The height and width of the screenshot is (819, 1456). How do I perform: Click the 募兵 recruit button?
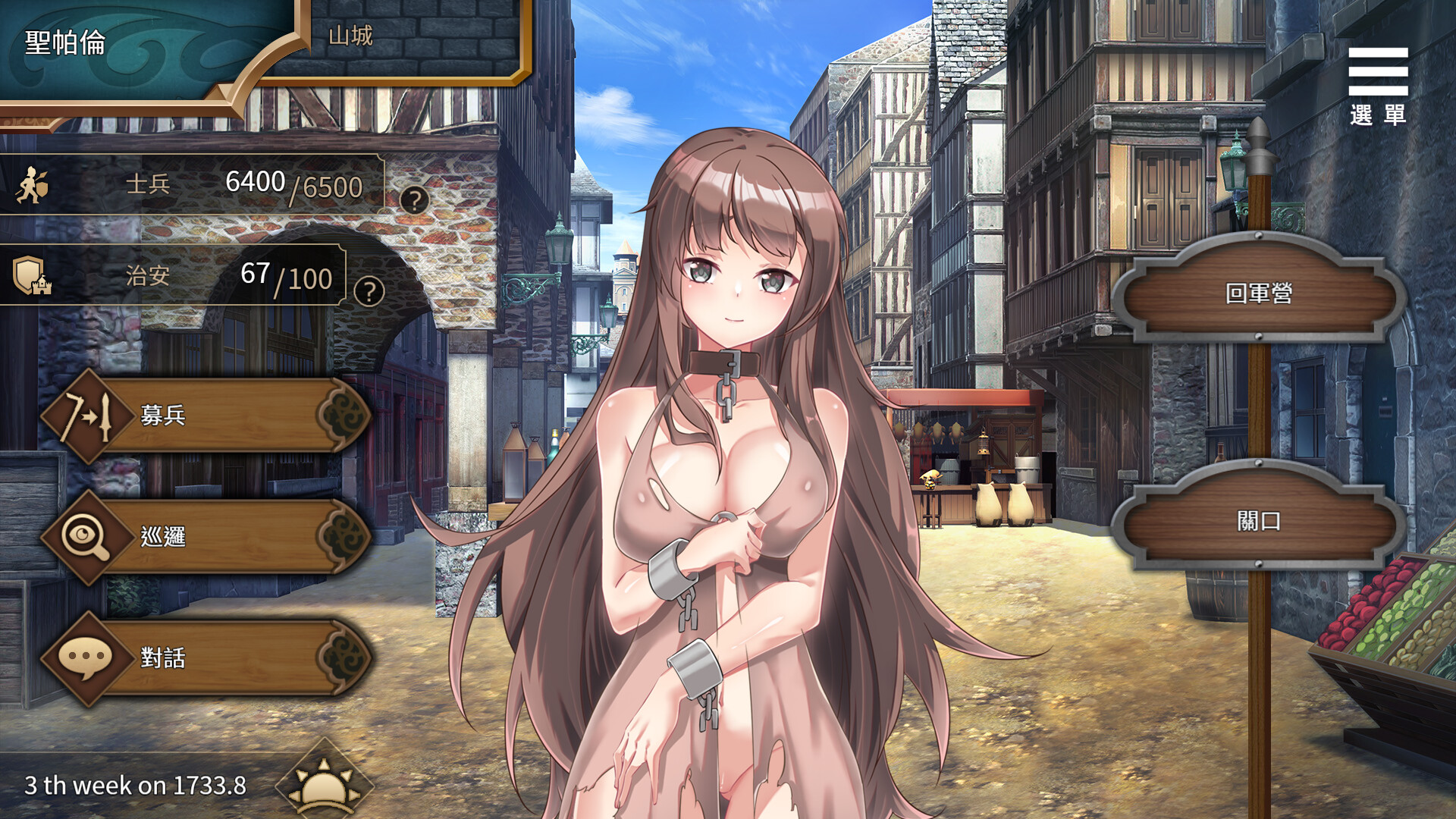click(212, 415)
